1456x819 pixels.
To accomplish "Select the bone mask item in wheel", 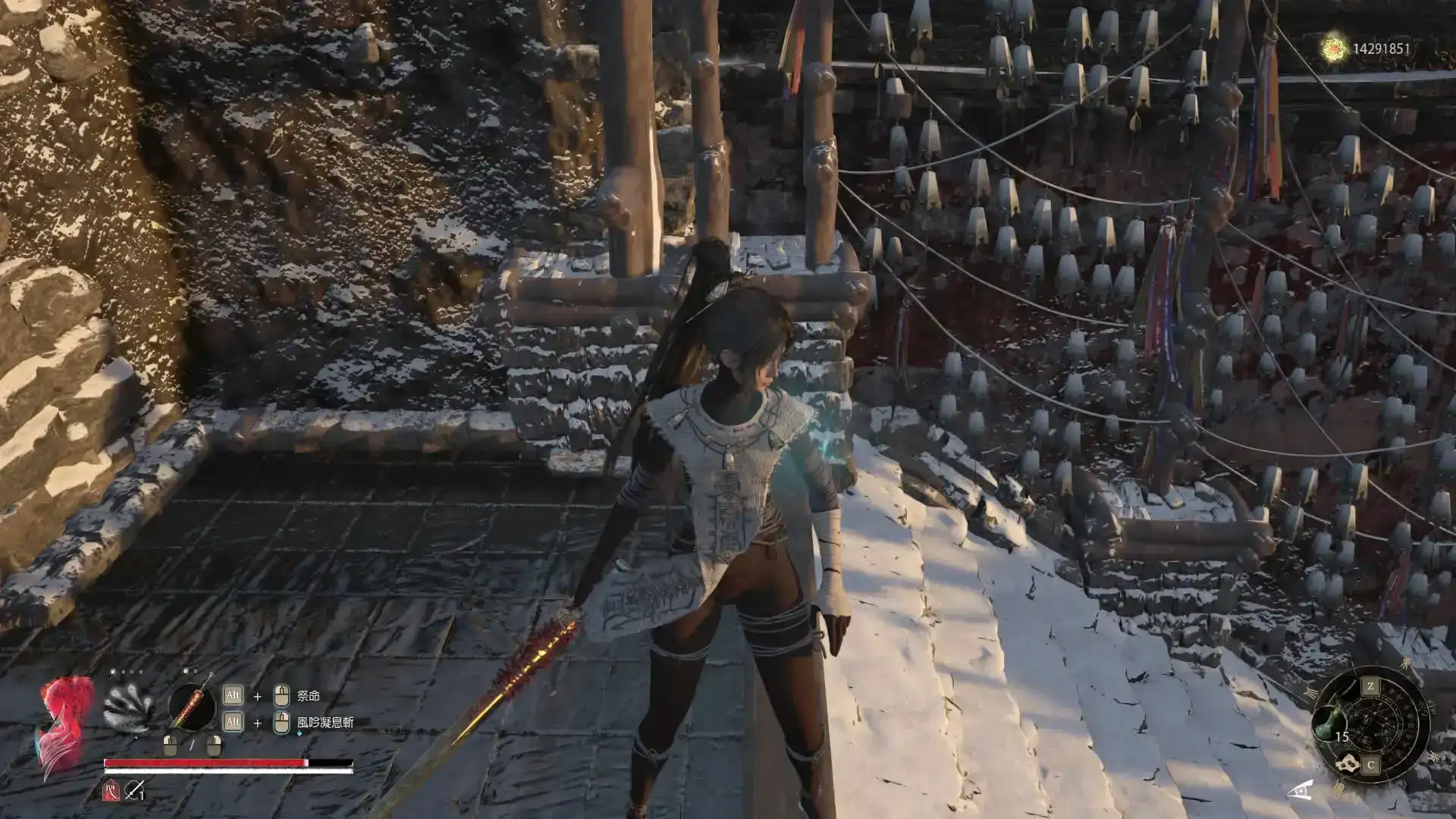I will 1348,764.
